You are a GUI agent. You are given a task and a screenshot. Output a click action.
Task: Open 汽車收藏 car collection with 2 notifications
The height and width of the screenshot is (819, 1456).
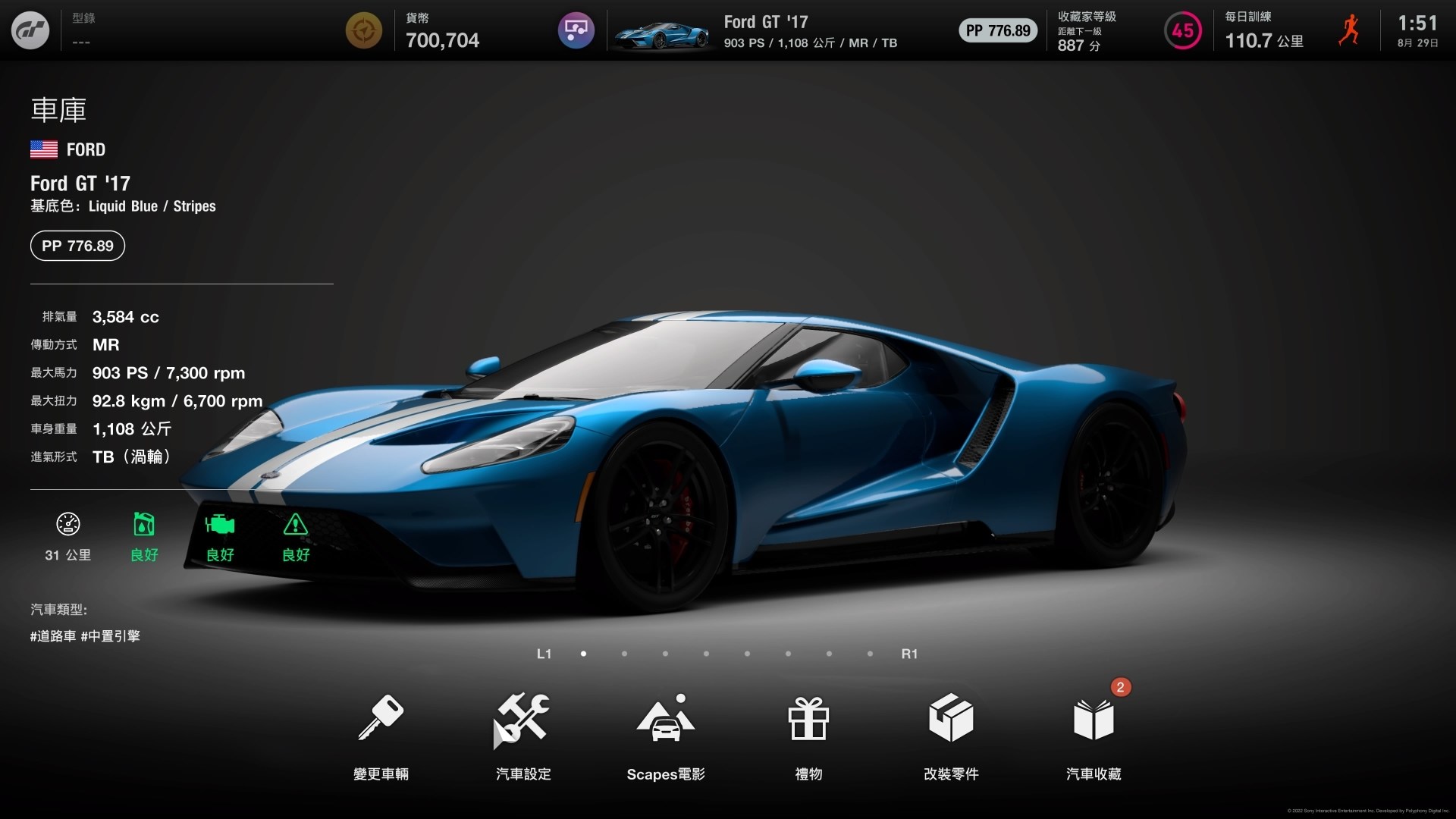1093,720
